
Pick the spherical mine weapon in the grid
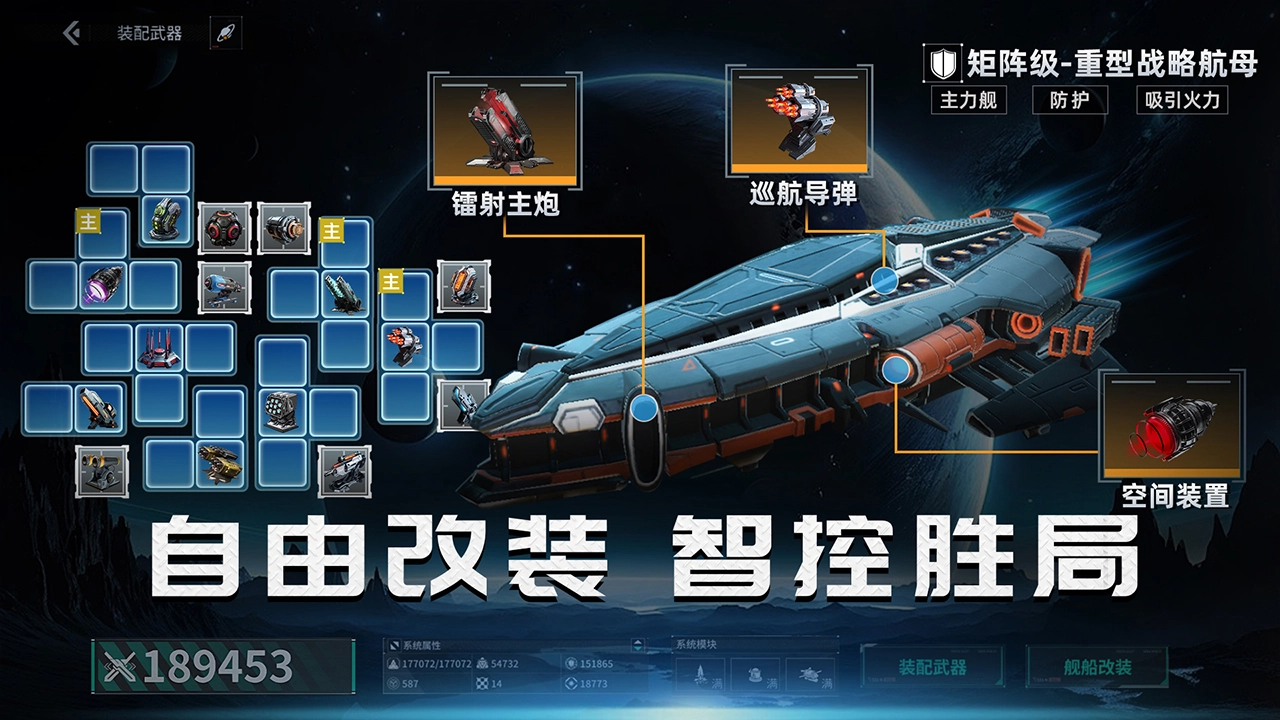(222, 228)
